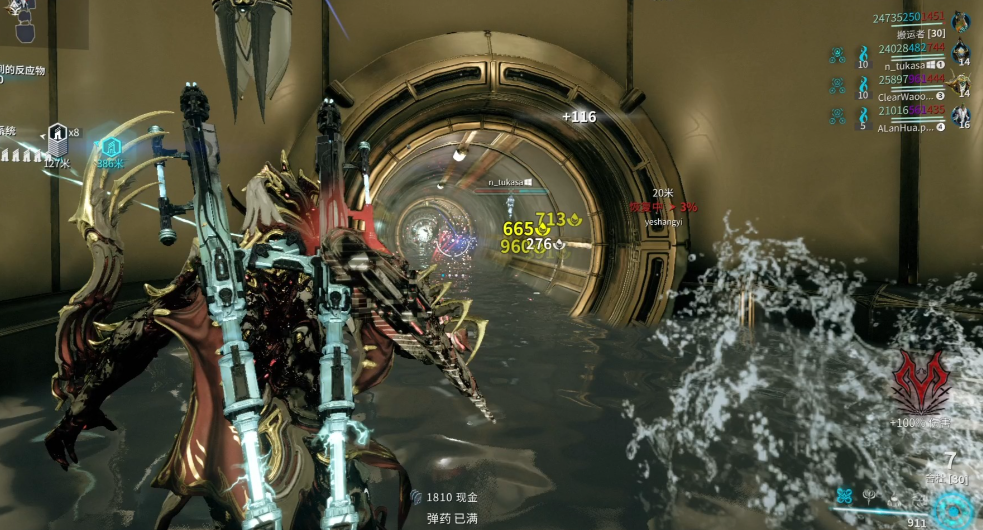Open the minimap in the corner
This screenshot has width=983, height=530.
point(18,20)
